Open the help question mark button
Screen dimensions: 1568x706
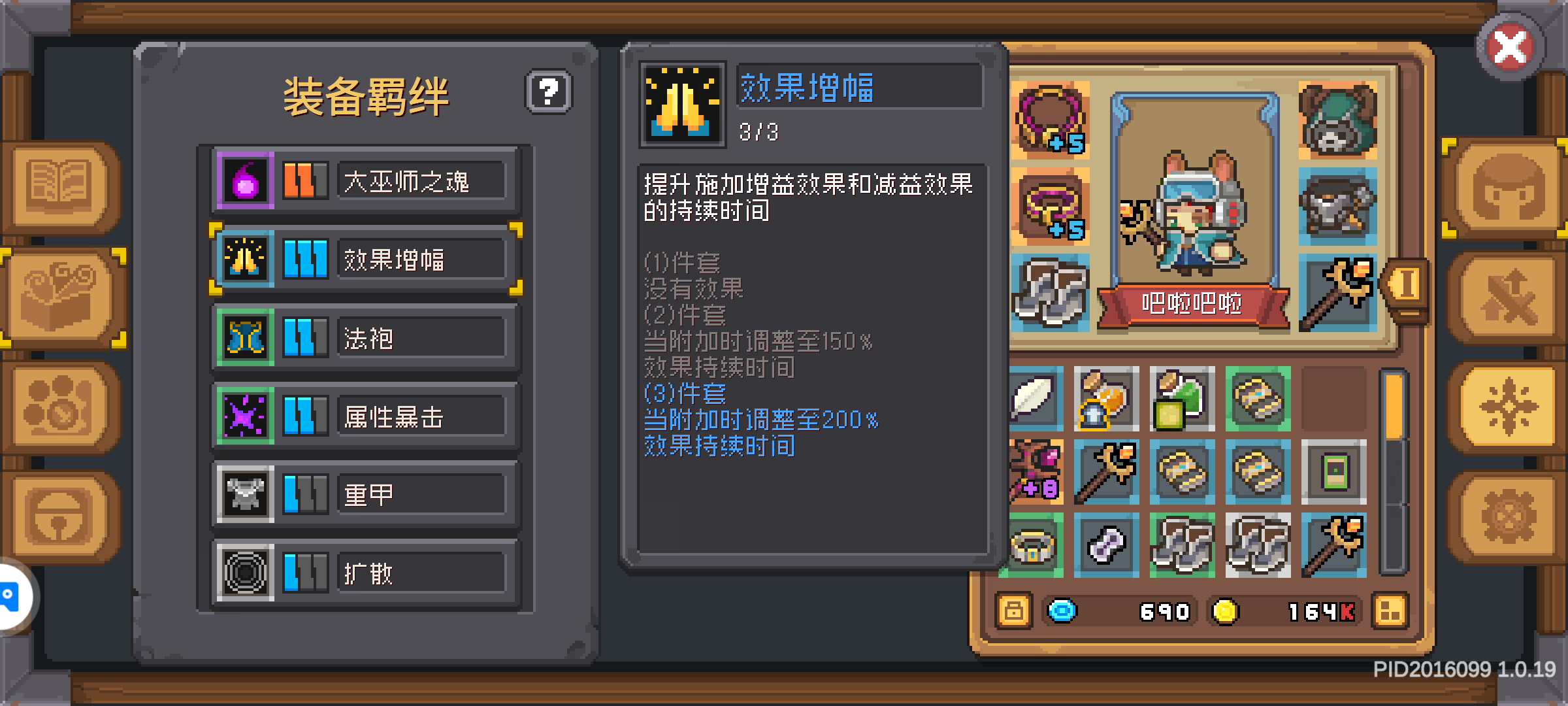point(549,92)
